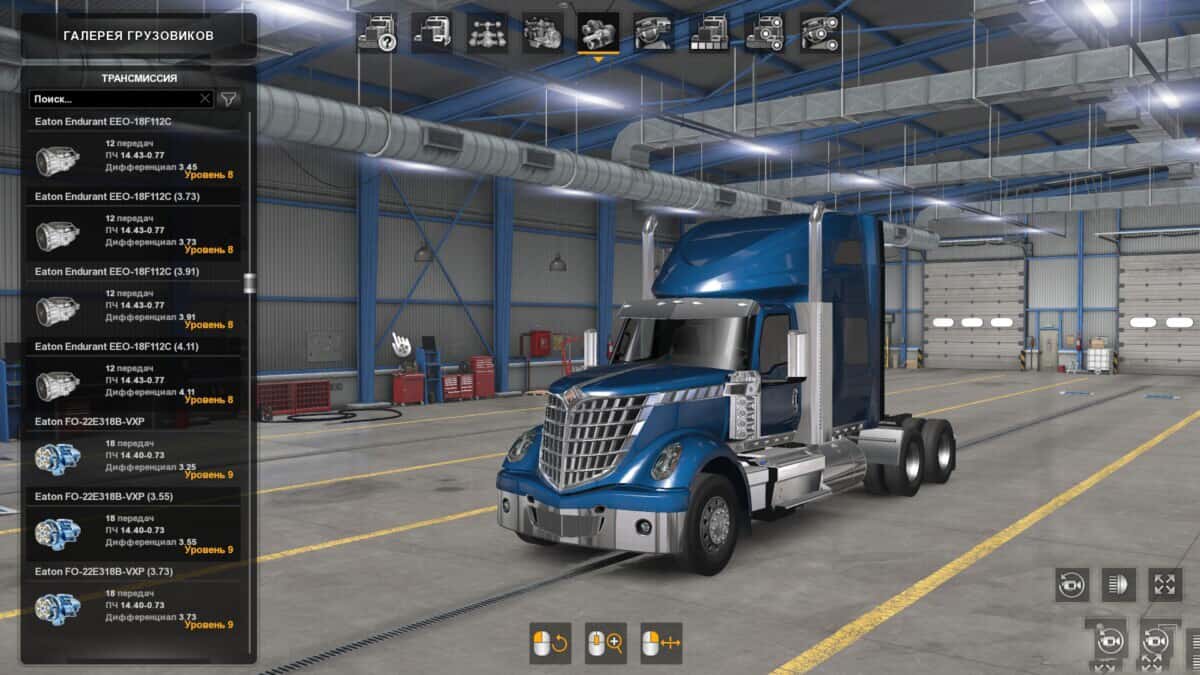Open the truck interior category tab
Image resolution: width=1200 pixels, height=675 pixels.
[x=653, y=33]
